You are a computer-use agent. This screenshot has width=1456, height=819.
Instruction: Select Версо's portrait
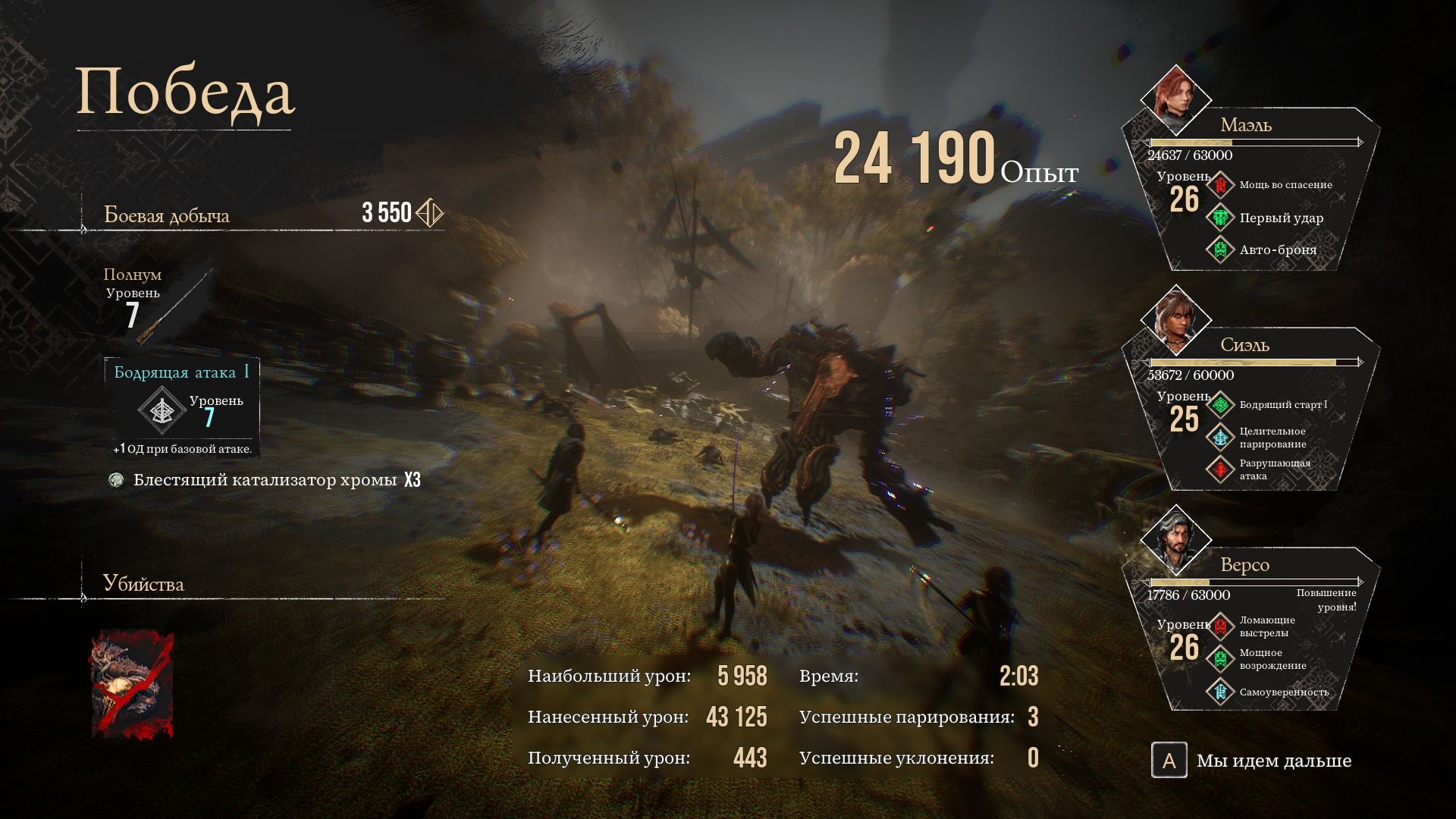pyautogui.click(x=1175, y=540)
